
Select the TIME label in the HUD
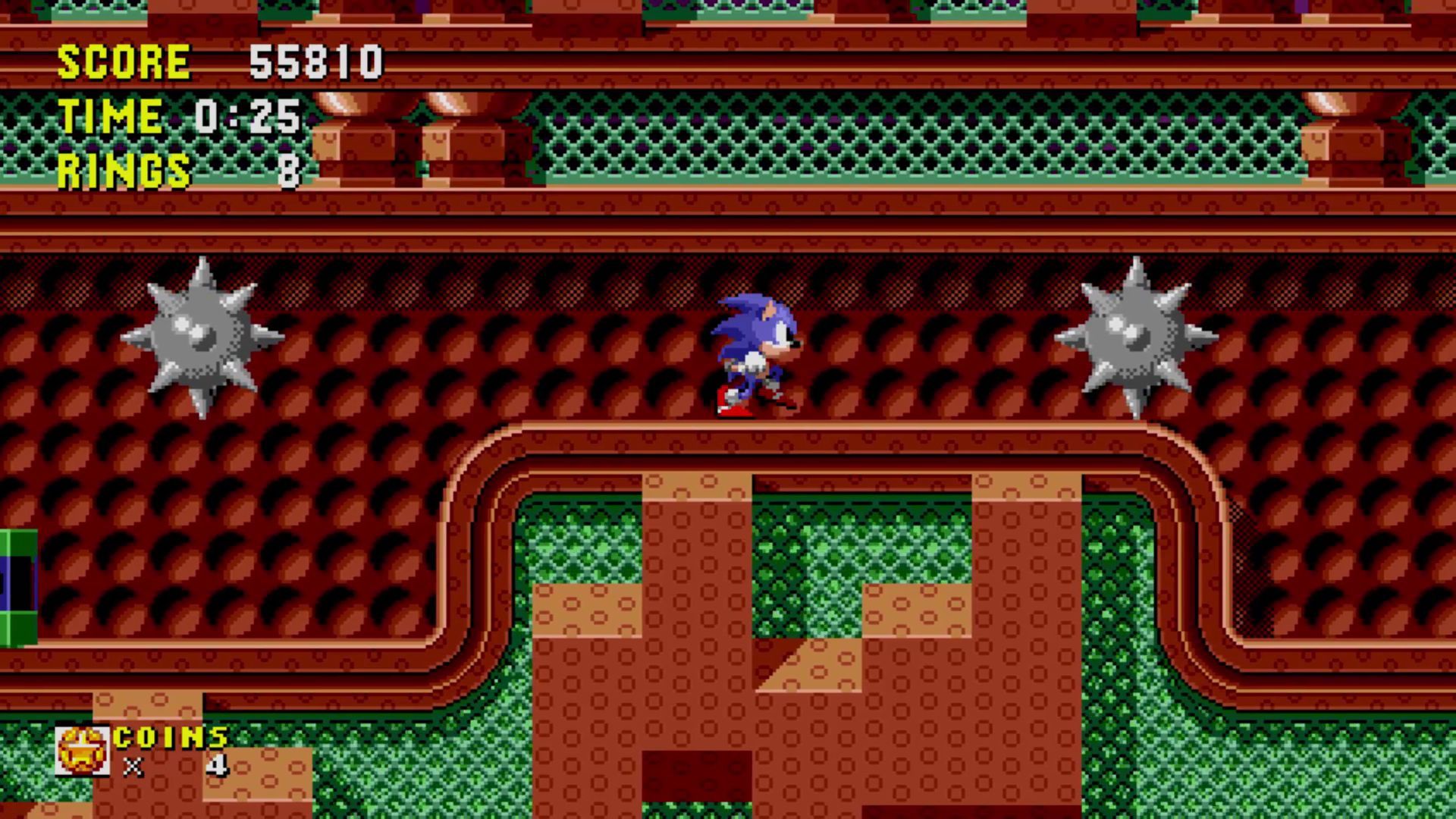click(110, 115)
